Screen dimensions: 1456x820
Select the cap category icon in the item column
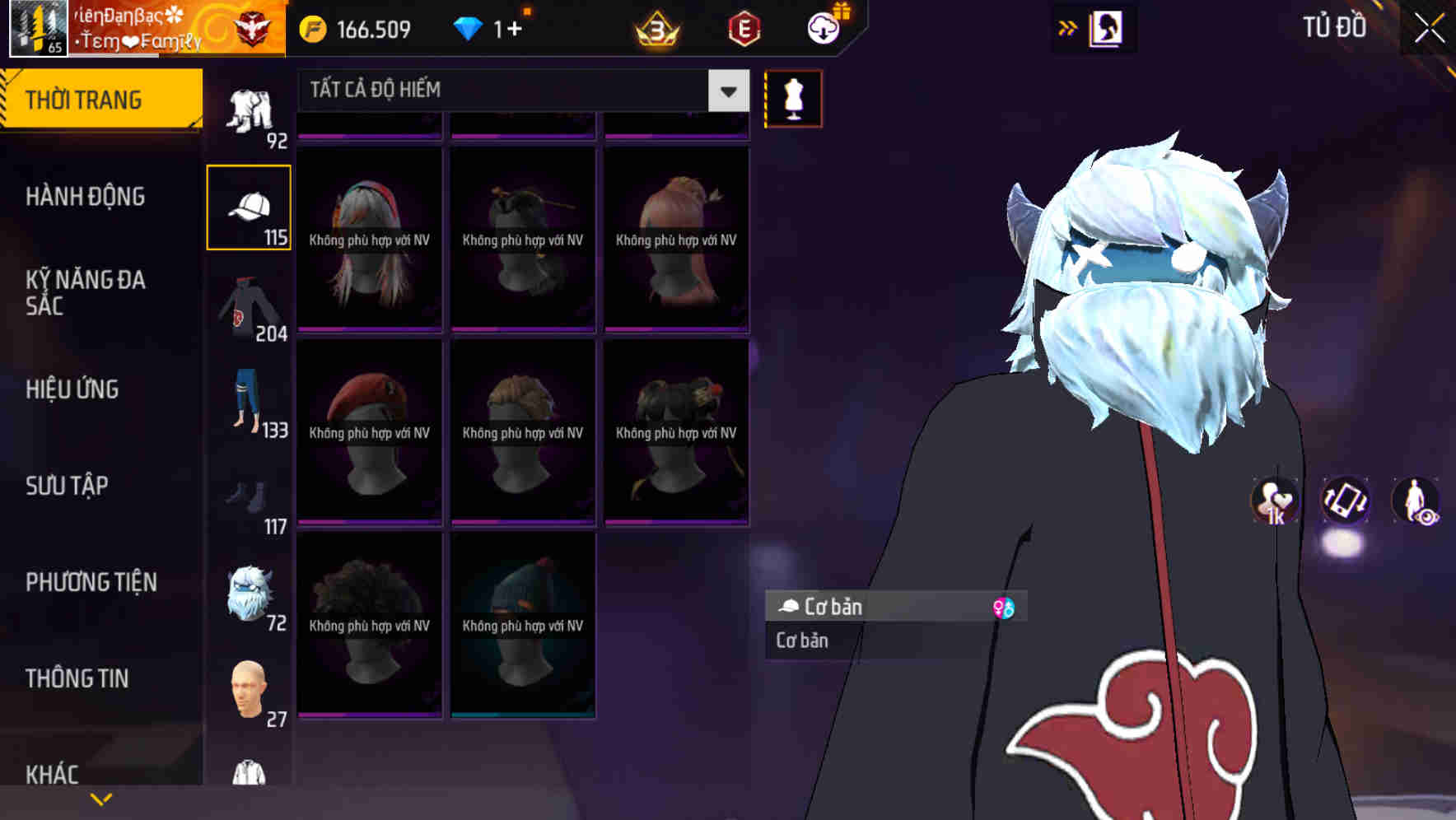click(250, 206)
